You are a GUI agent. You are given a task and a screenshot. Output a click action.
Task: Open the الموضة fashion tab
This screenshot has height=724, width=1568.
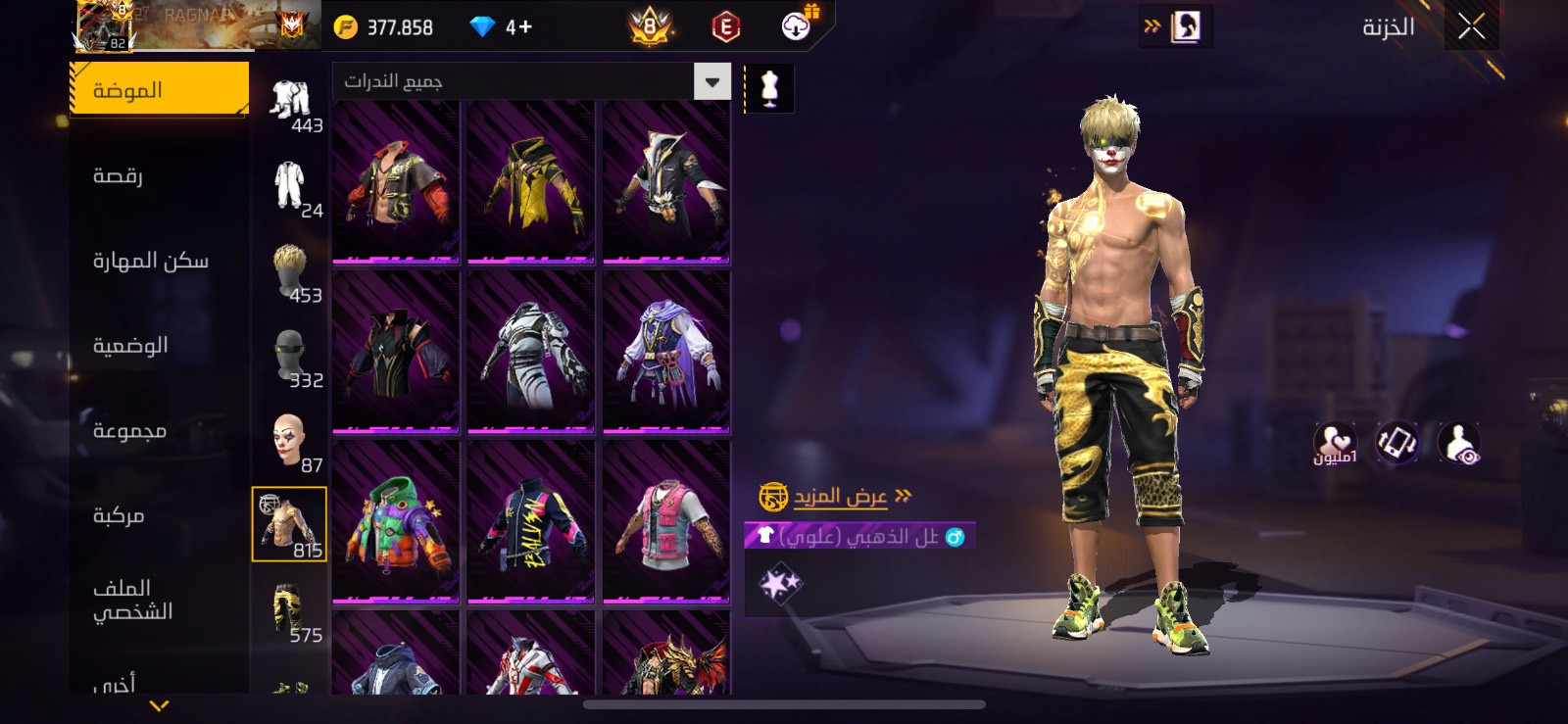(x=159, y=90)
